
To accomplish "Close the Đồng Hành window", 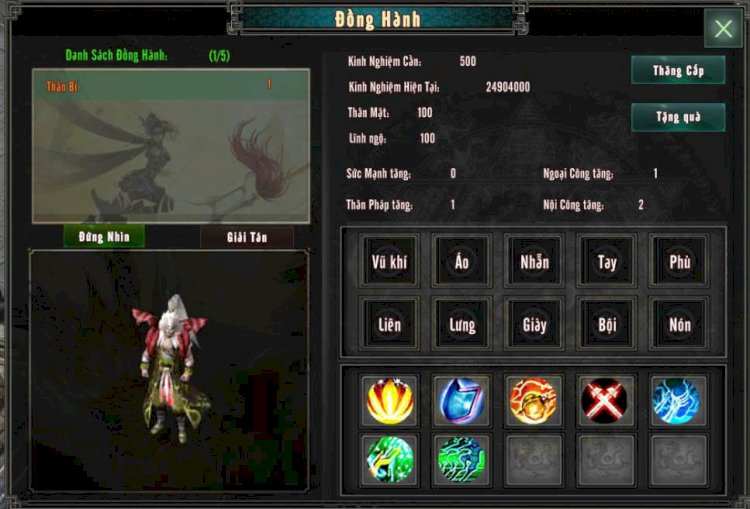I will tap(722, 28).
